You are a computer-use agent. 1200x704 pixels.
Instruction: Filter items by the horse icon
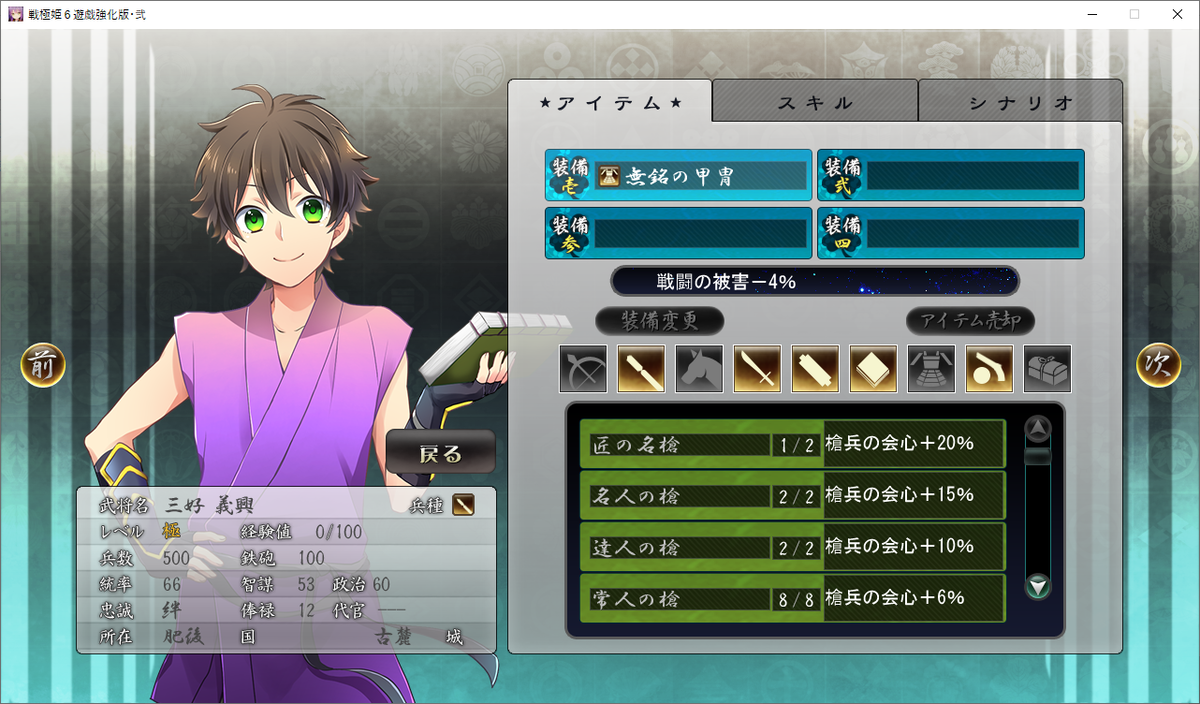pyautogui.click(x=700, y=368)
